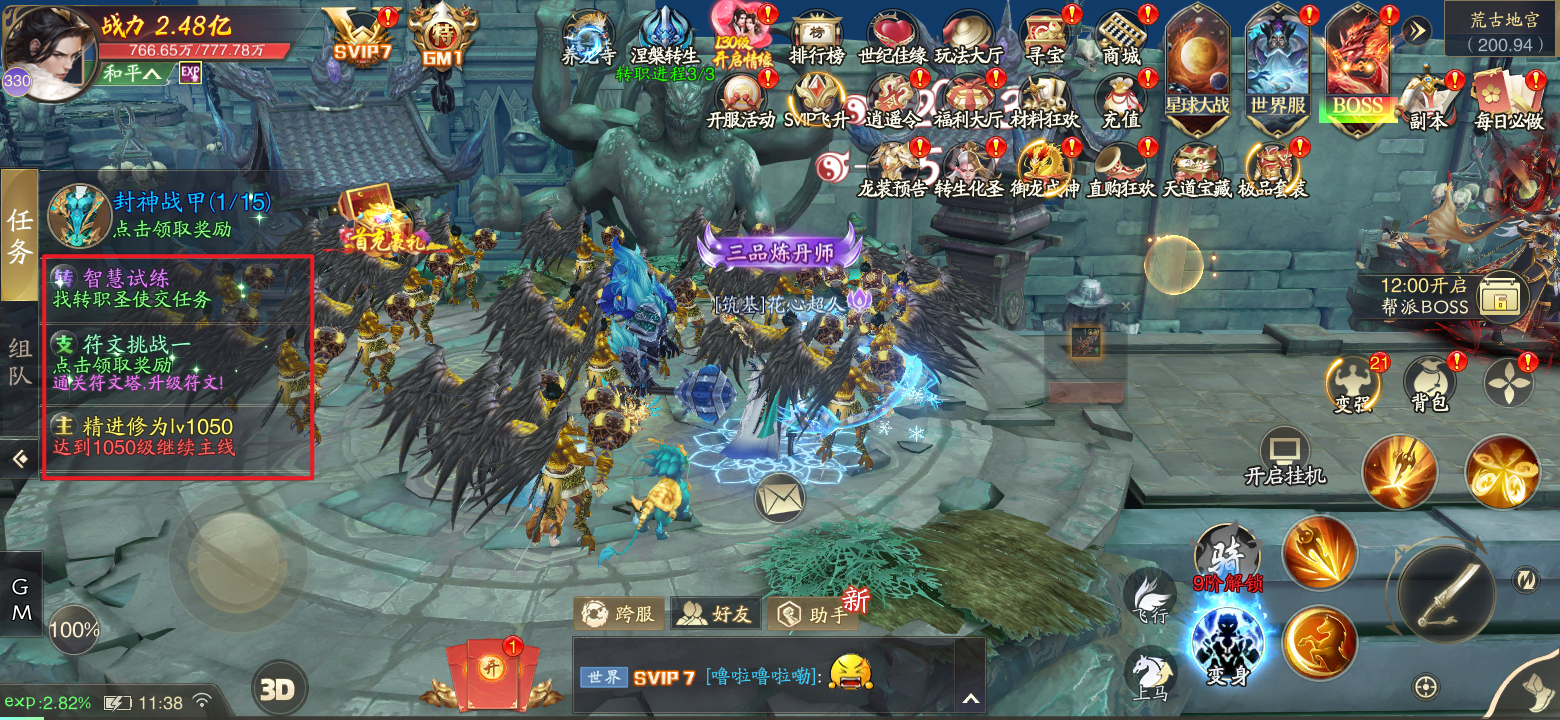Image resolution: width=1560 pixels, height=720 pixels.
Task: Open the 跨服 cross-server chat tab
Action: coord(619,613)
